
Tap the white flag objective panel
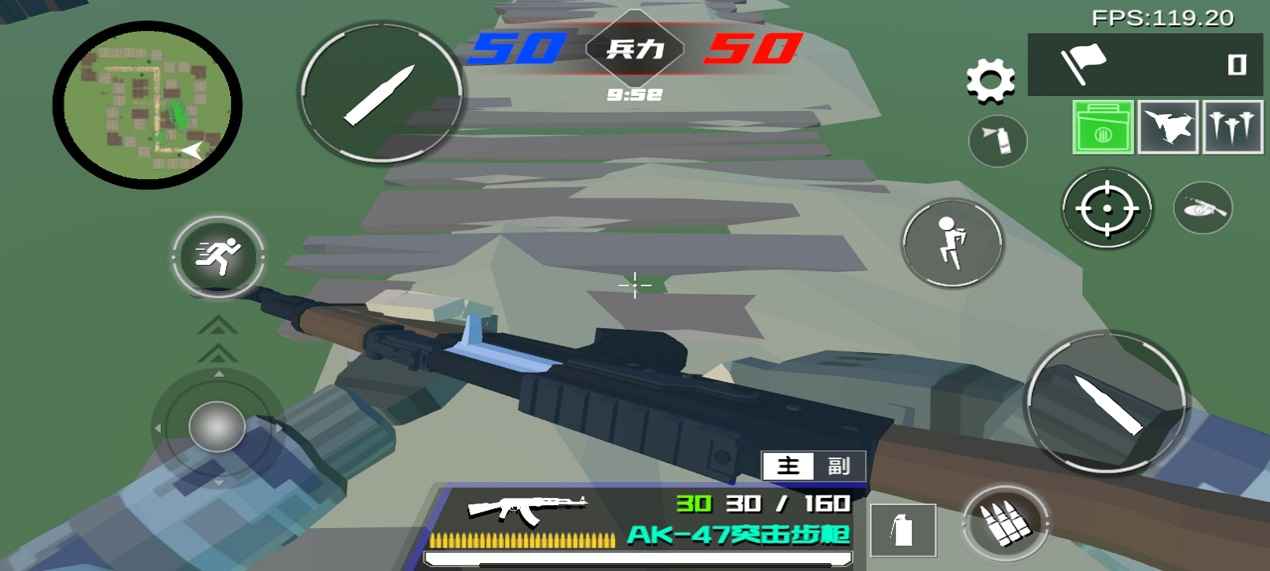[1144, 65]
